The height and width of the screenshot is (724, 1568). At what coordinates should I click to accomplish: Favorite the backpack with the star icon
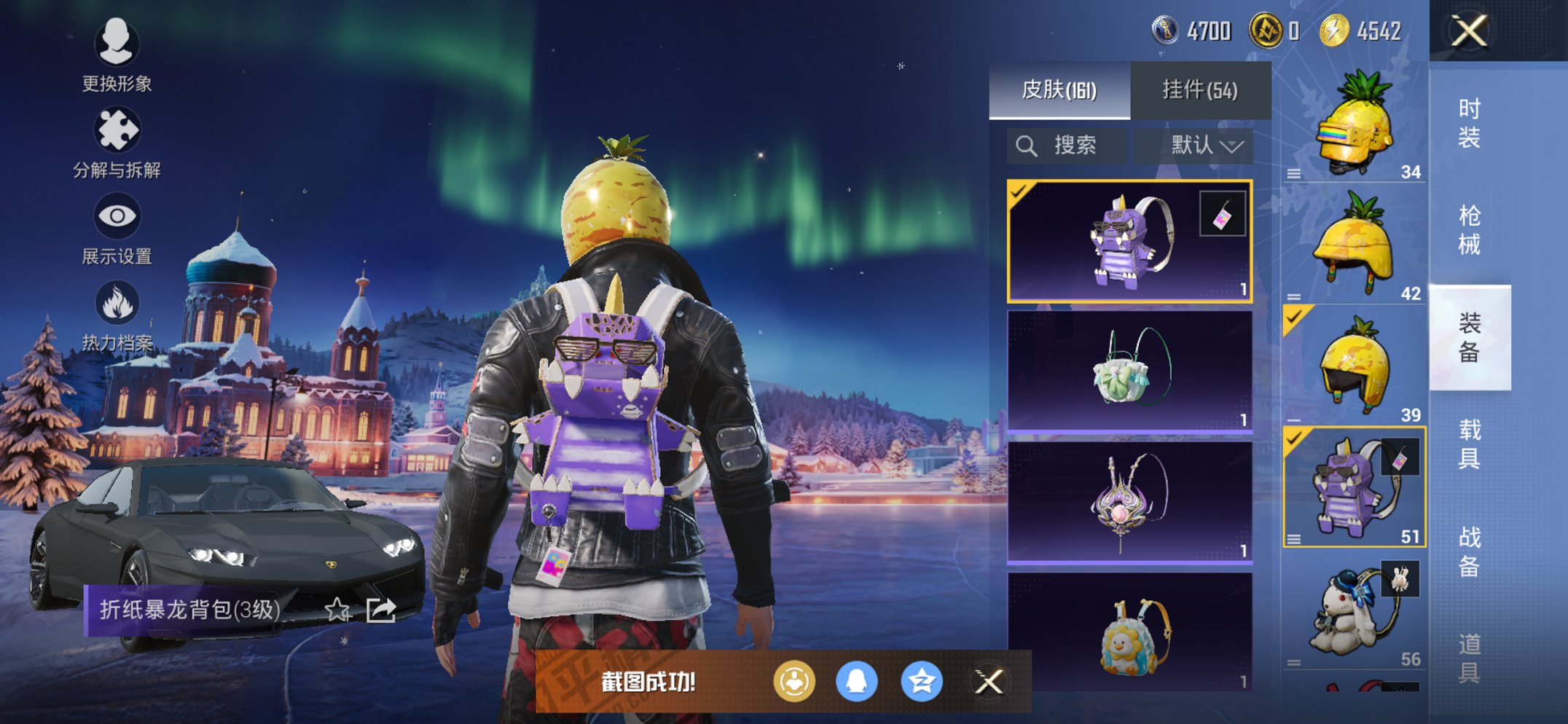click(x=337, y=610)
